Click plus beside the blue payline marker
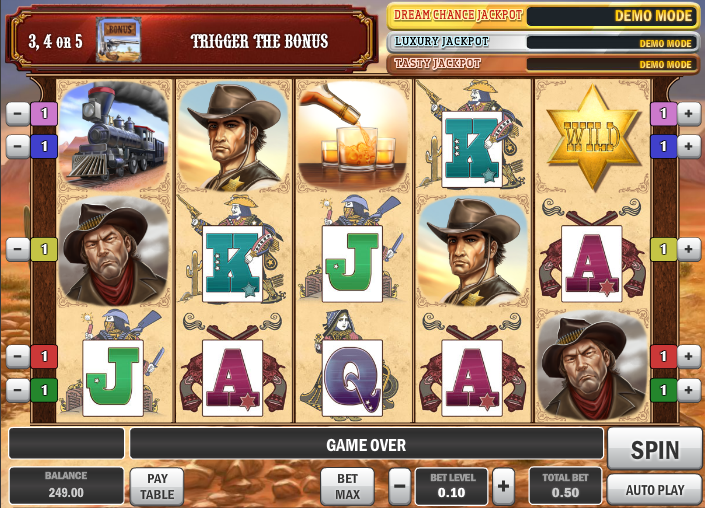Image resolution: width=705 pixels, height=508 pixels. [x=688, y=146]
